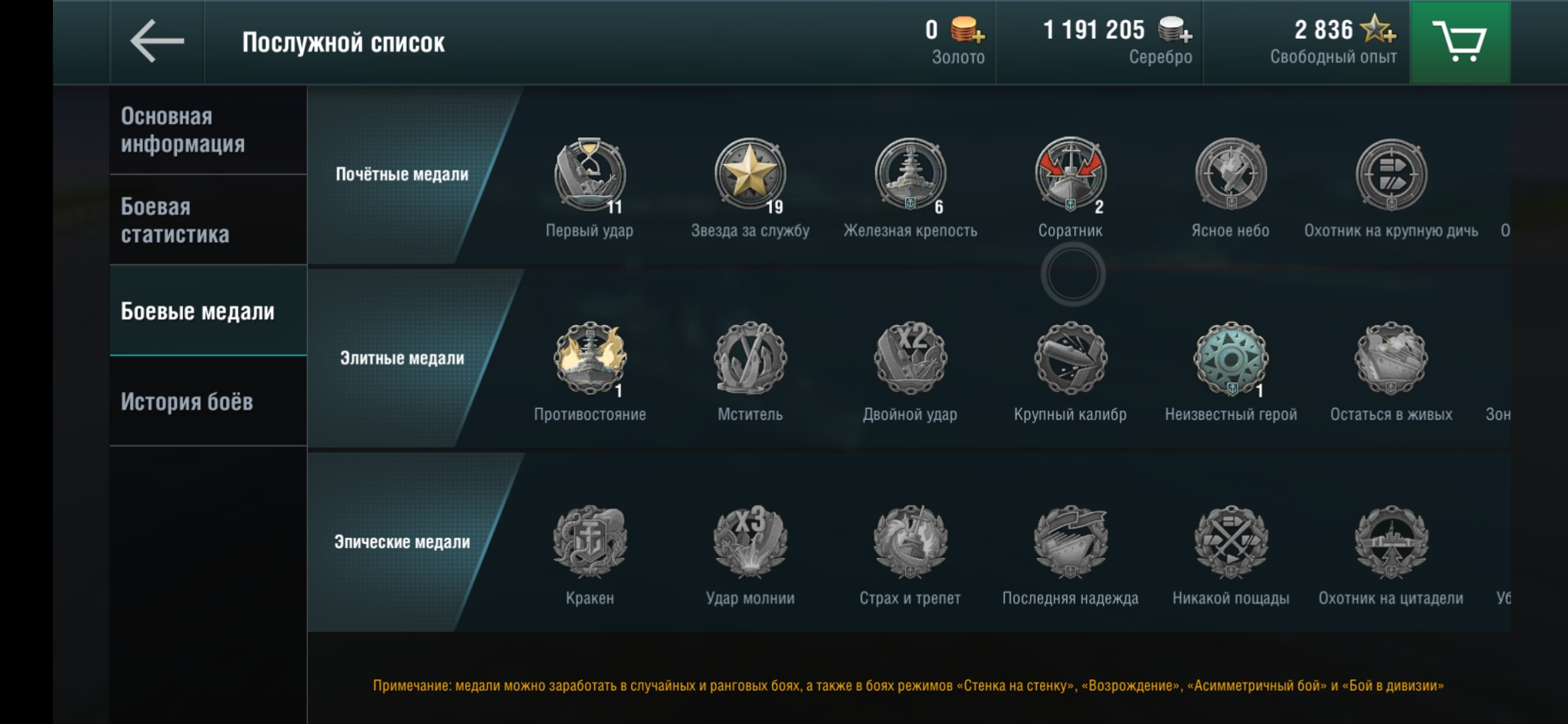Add silver with the coin plus icon

(x=1175, y=30)
